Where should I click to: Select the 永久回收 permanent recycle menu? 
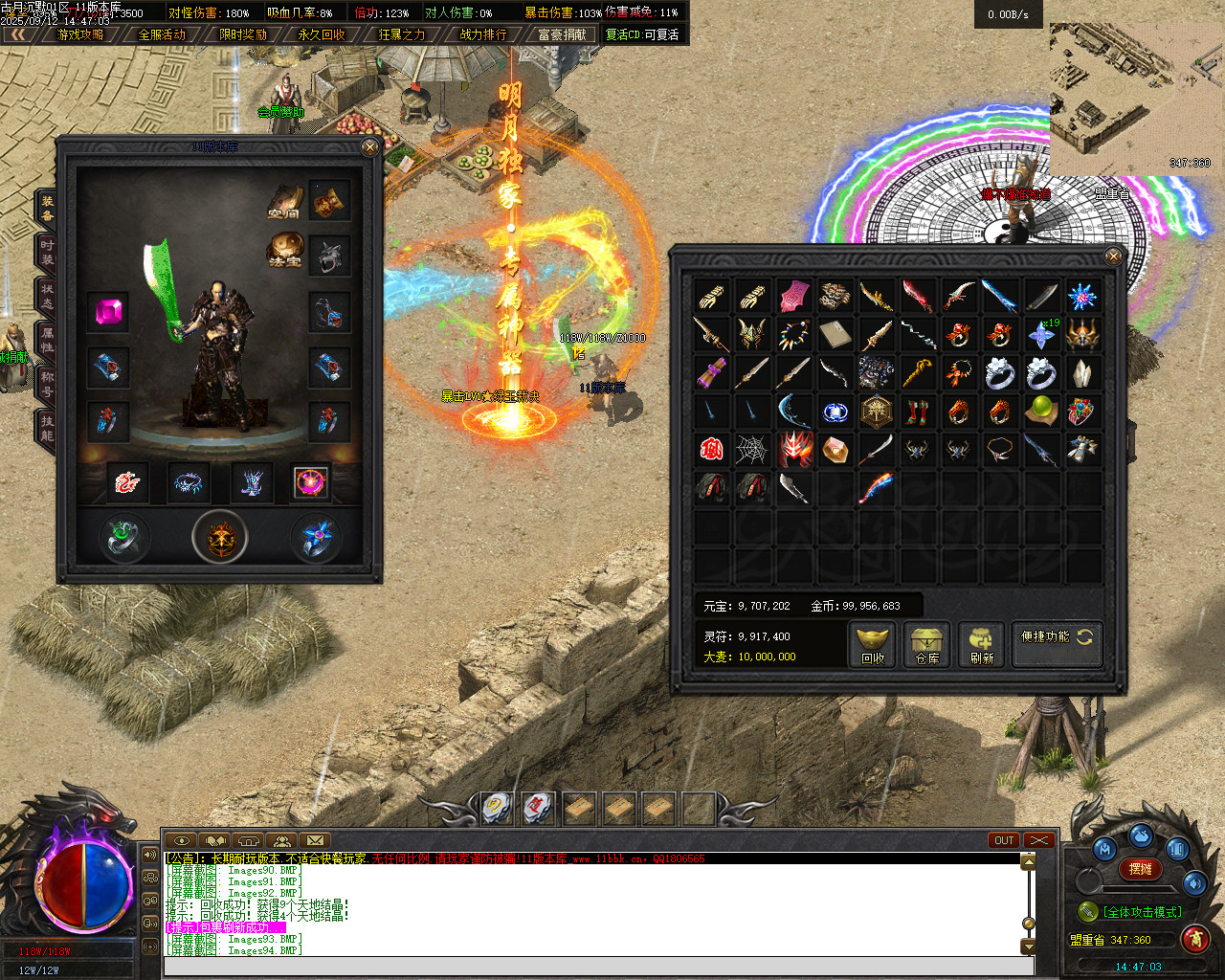click(322, 34)
